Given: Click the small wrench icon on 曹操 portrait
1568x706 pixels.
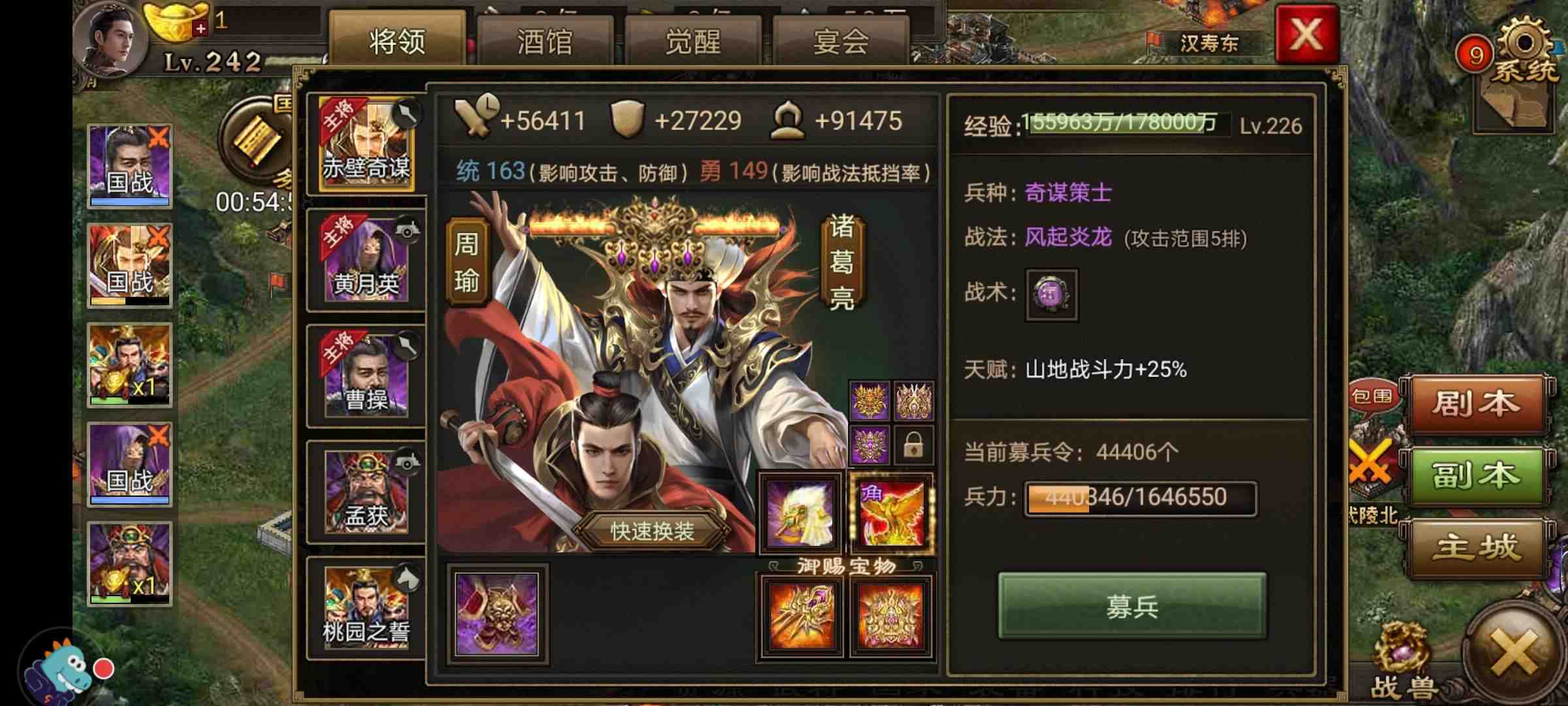Looking at the screenshot, I should 407,346.
